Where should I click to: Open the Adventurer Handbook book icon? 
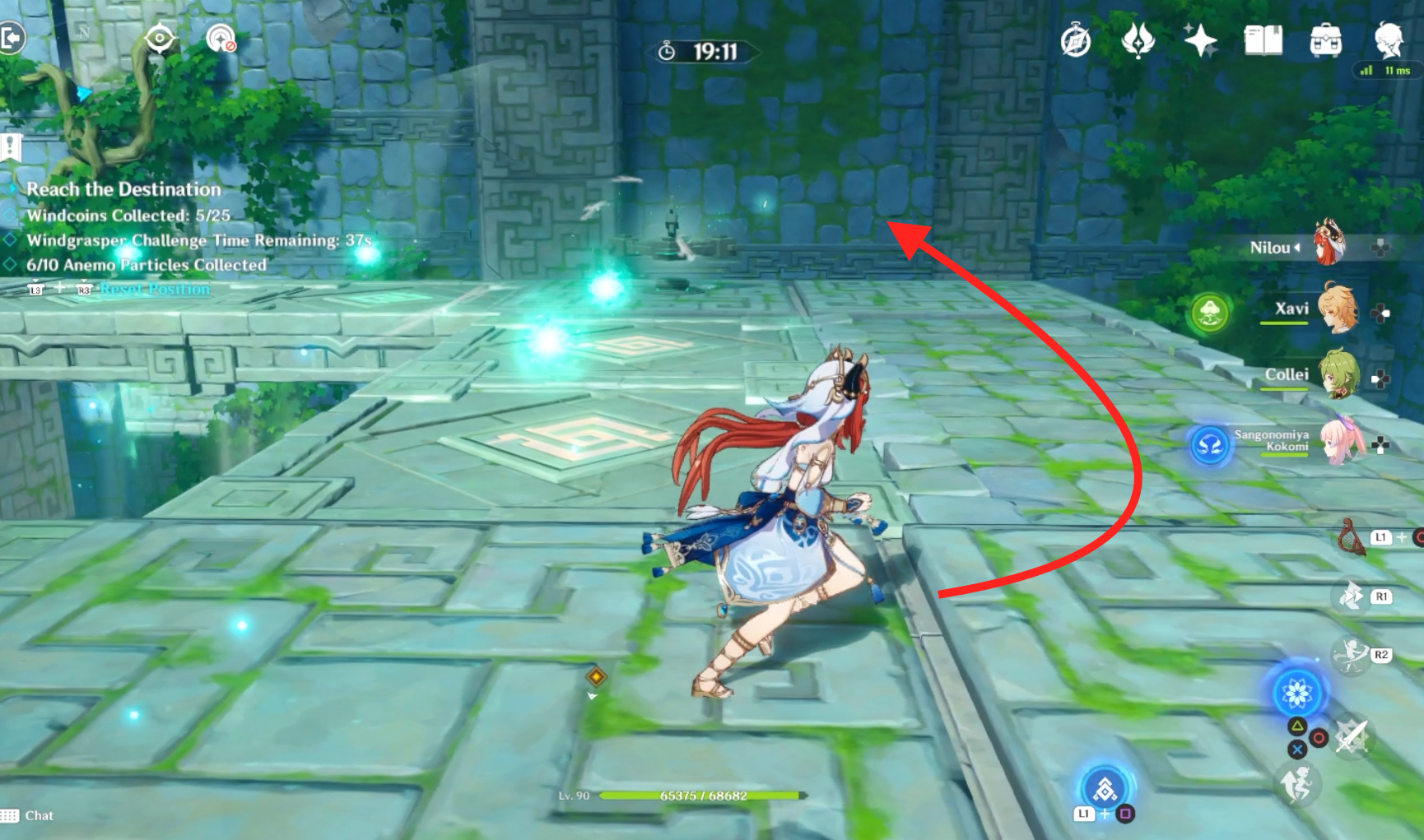[x=1262, y=41]
